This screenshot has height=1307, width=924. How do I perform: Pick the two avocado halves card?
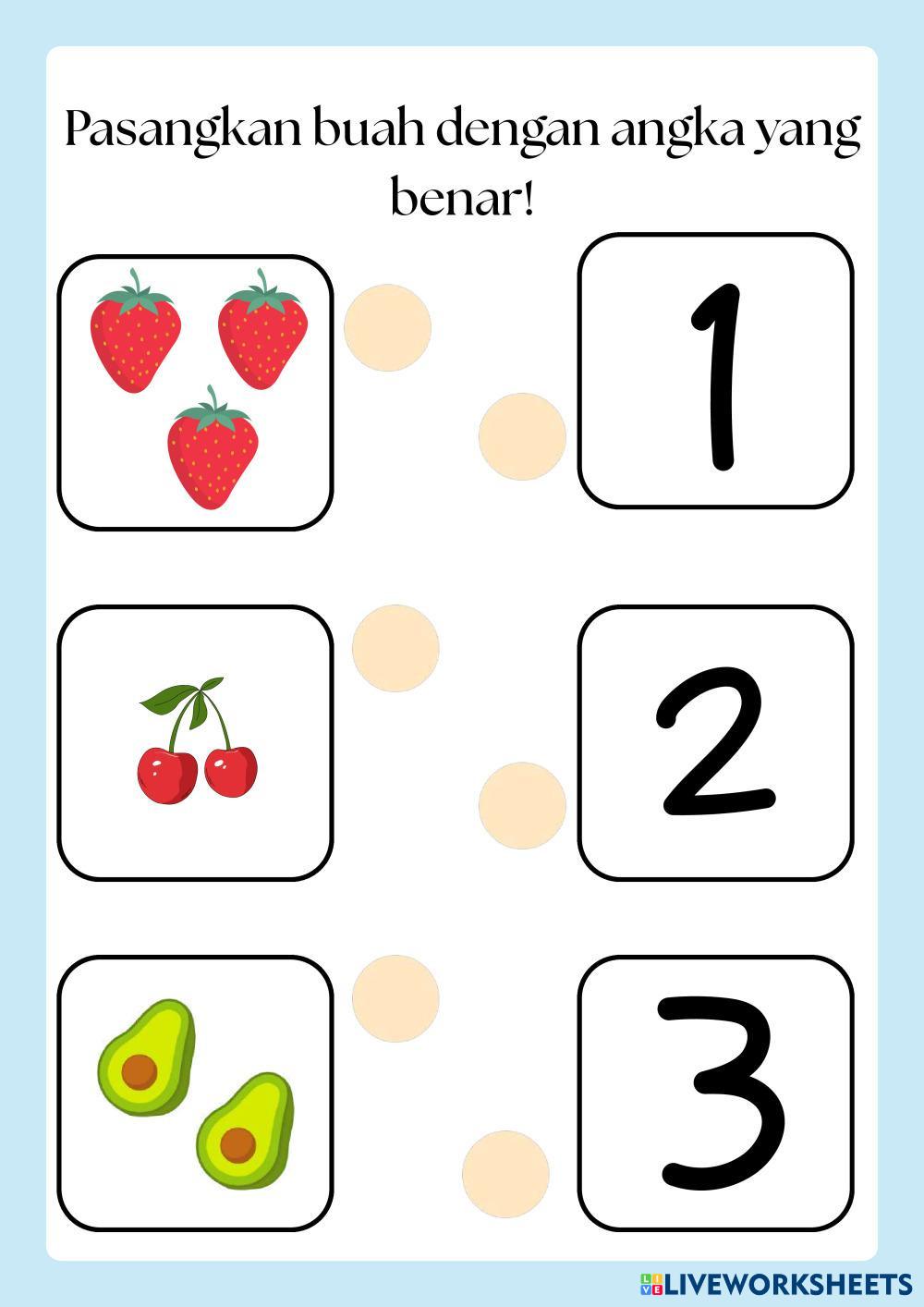195,1093
